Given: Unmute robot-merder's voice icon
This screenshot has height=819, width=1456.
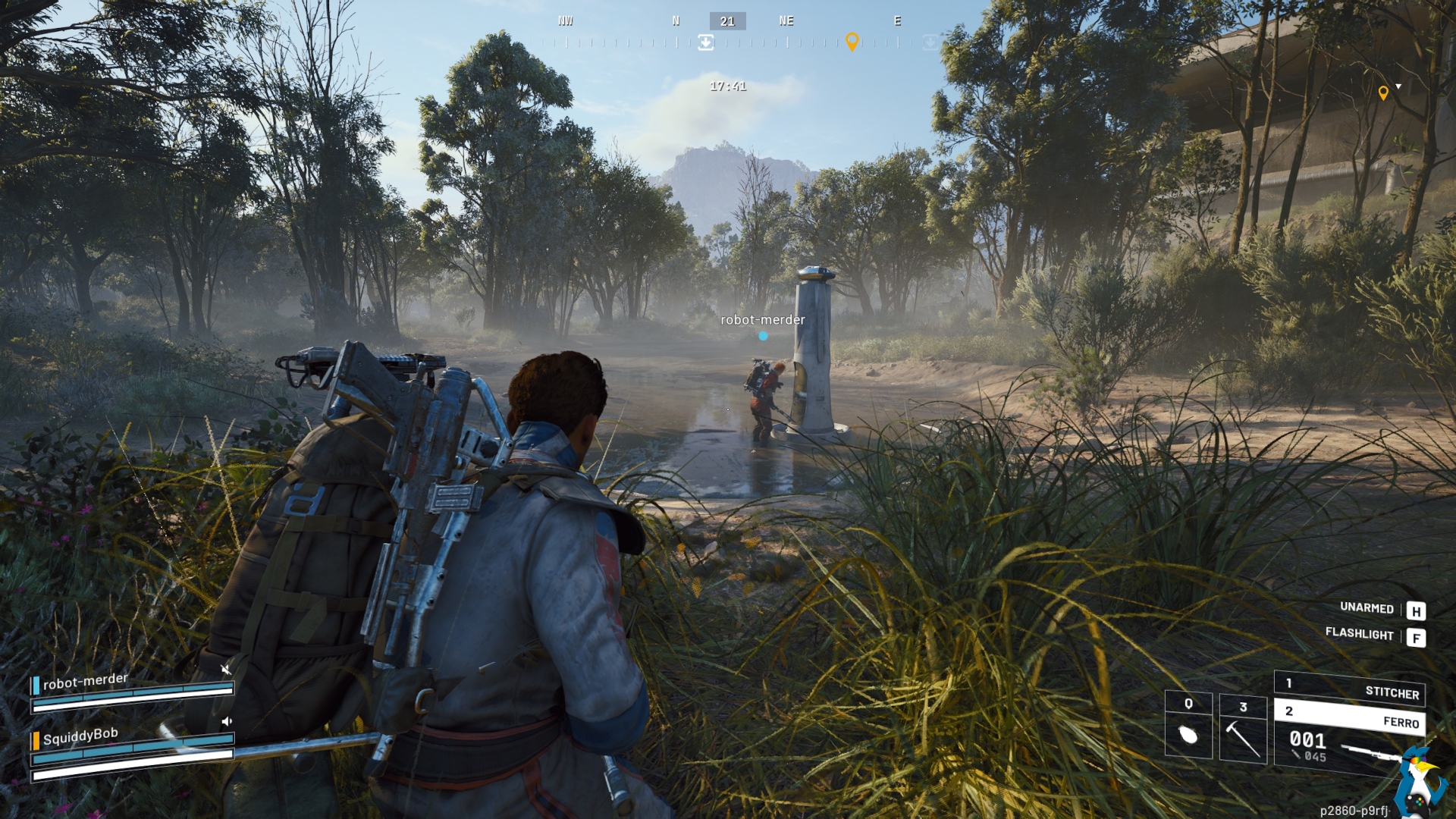Looking at the screenshot, I should click(225, 669).
